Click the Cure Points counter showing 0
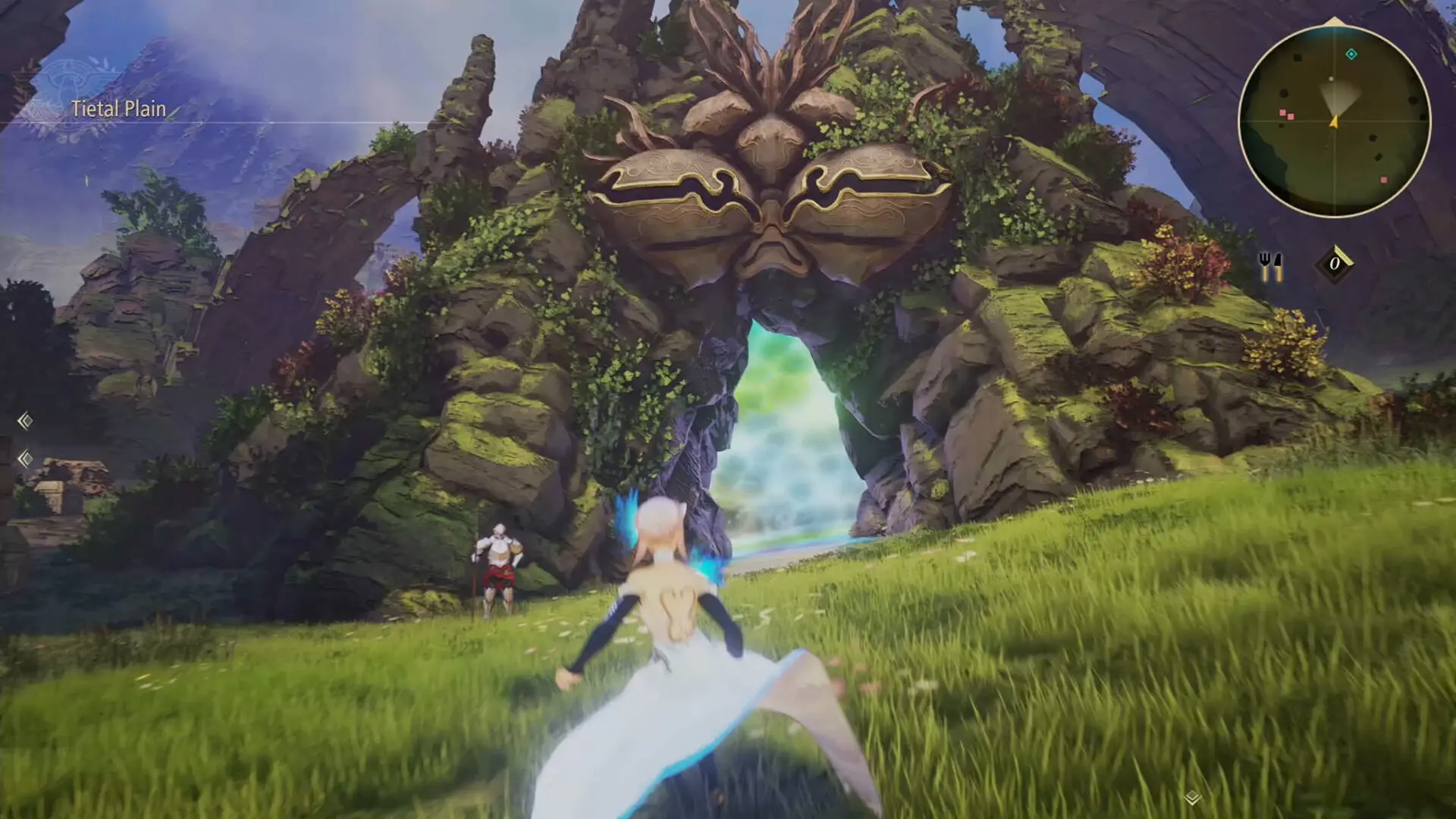The width and height of the screenshot is (1456, 819). tap(1335, 263)
